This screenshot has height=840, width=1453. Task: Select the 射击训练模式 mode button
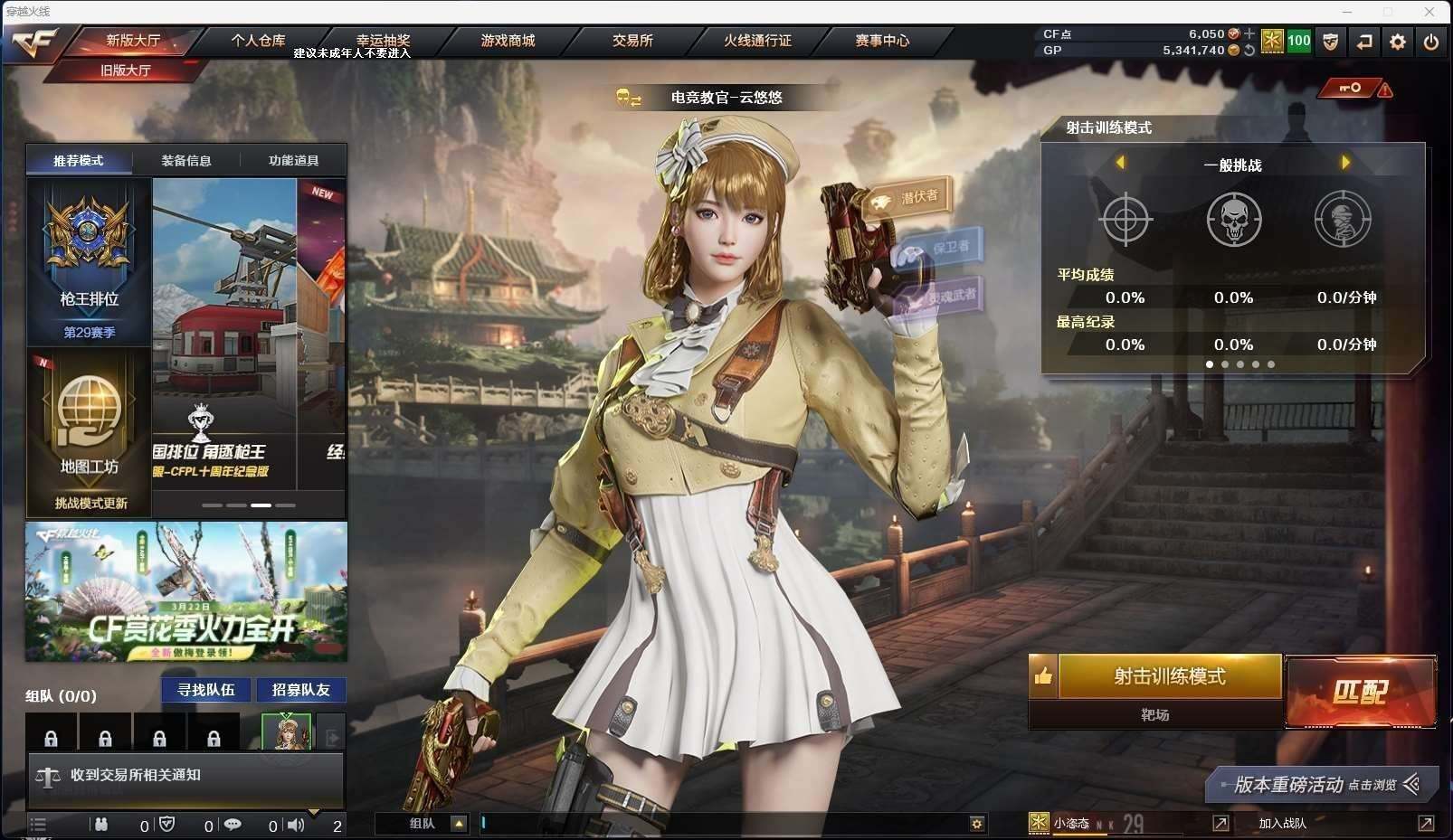pyautogui.click(x=1170, y=676)
